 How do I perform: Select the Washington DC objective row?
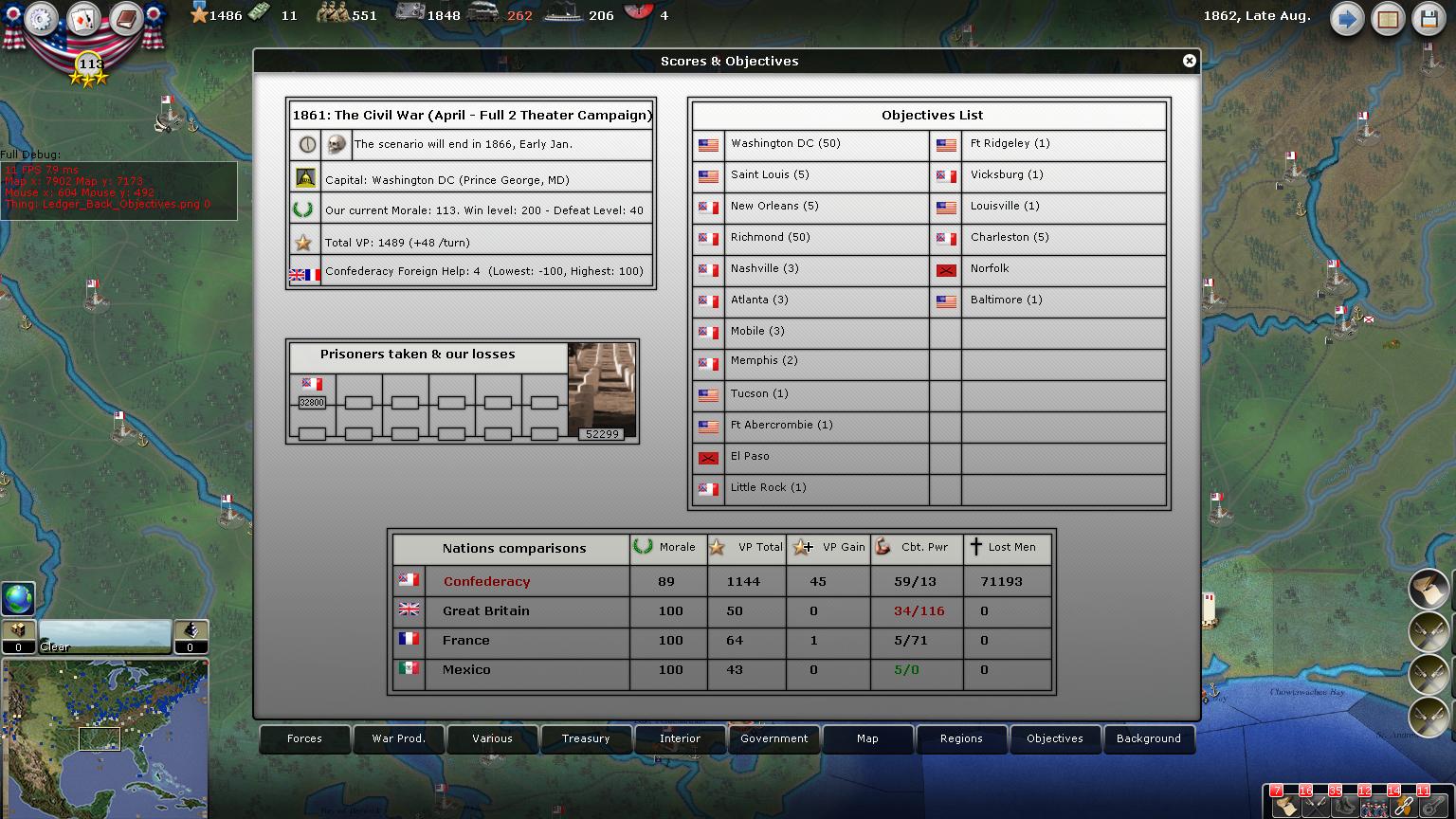click(x=810, y=144)
